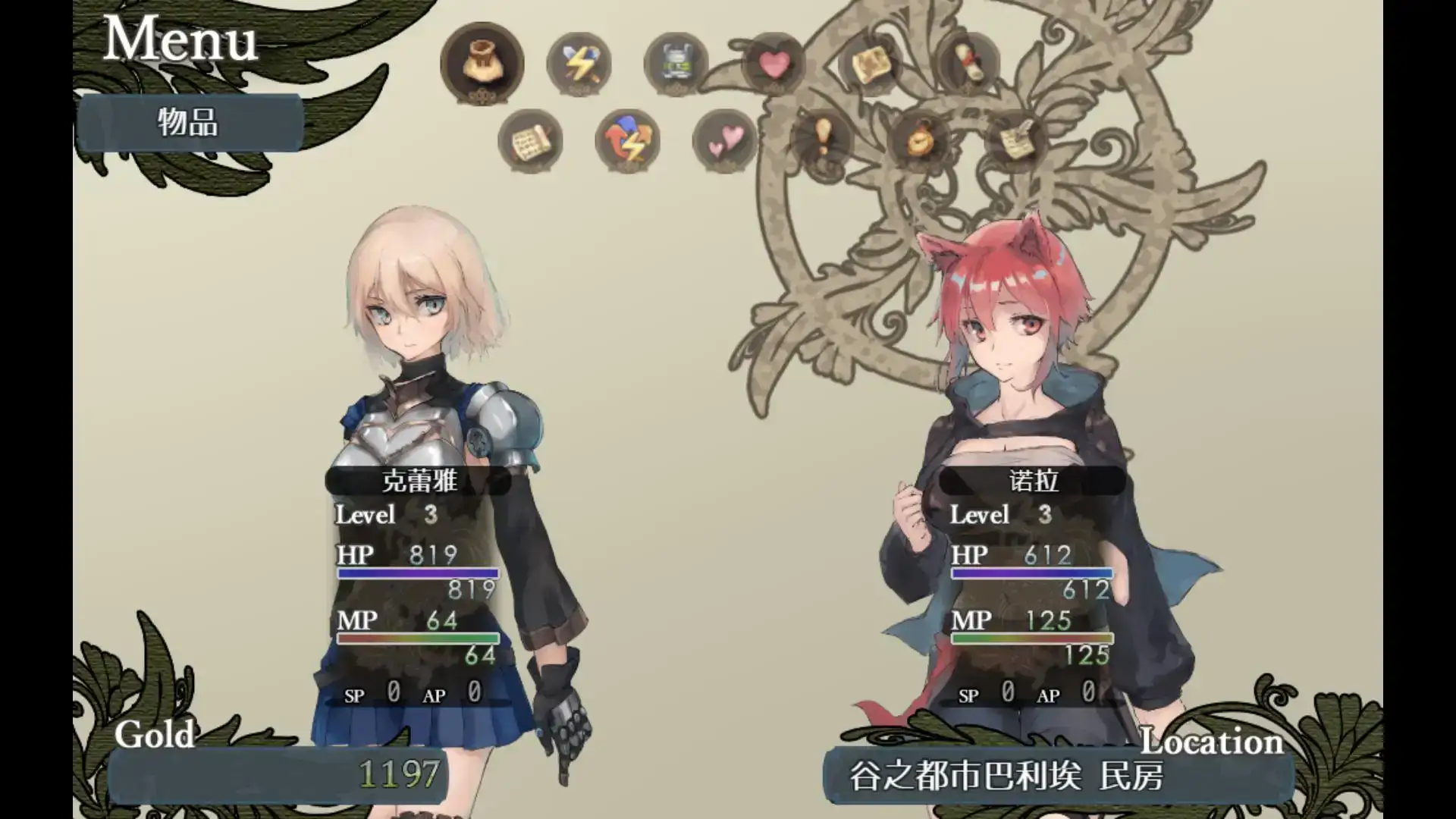
Task: Click the double pink hearts icon
Action: (724, 141)
